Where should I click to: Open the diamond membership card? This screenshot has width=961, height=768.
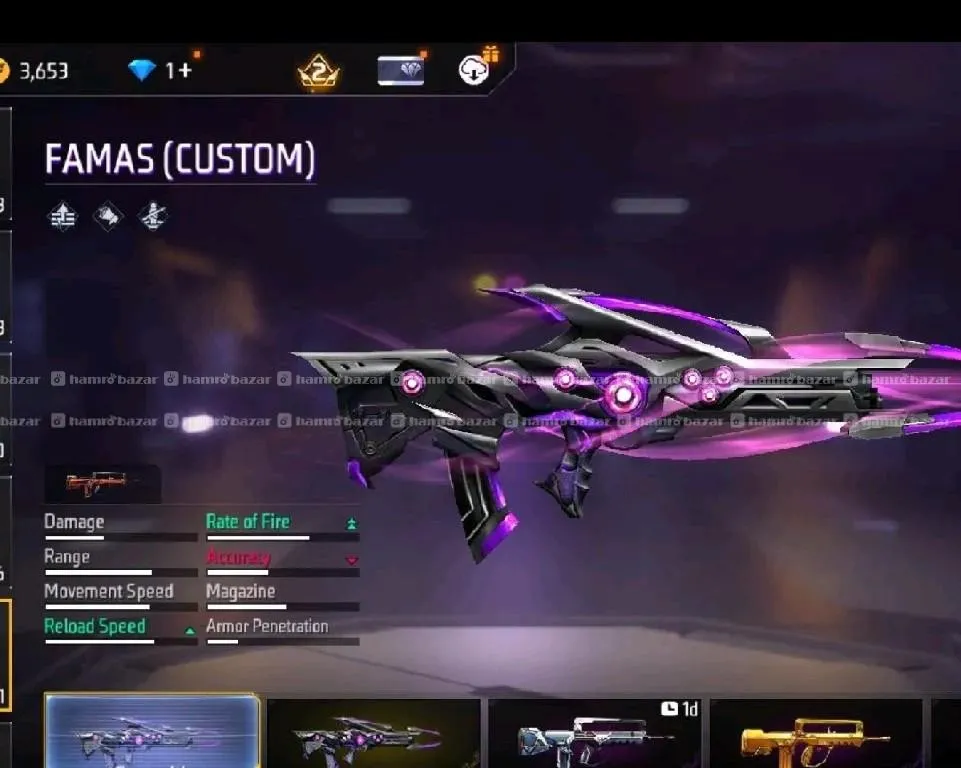400,70
